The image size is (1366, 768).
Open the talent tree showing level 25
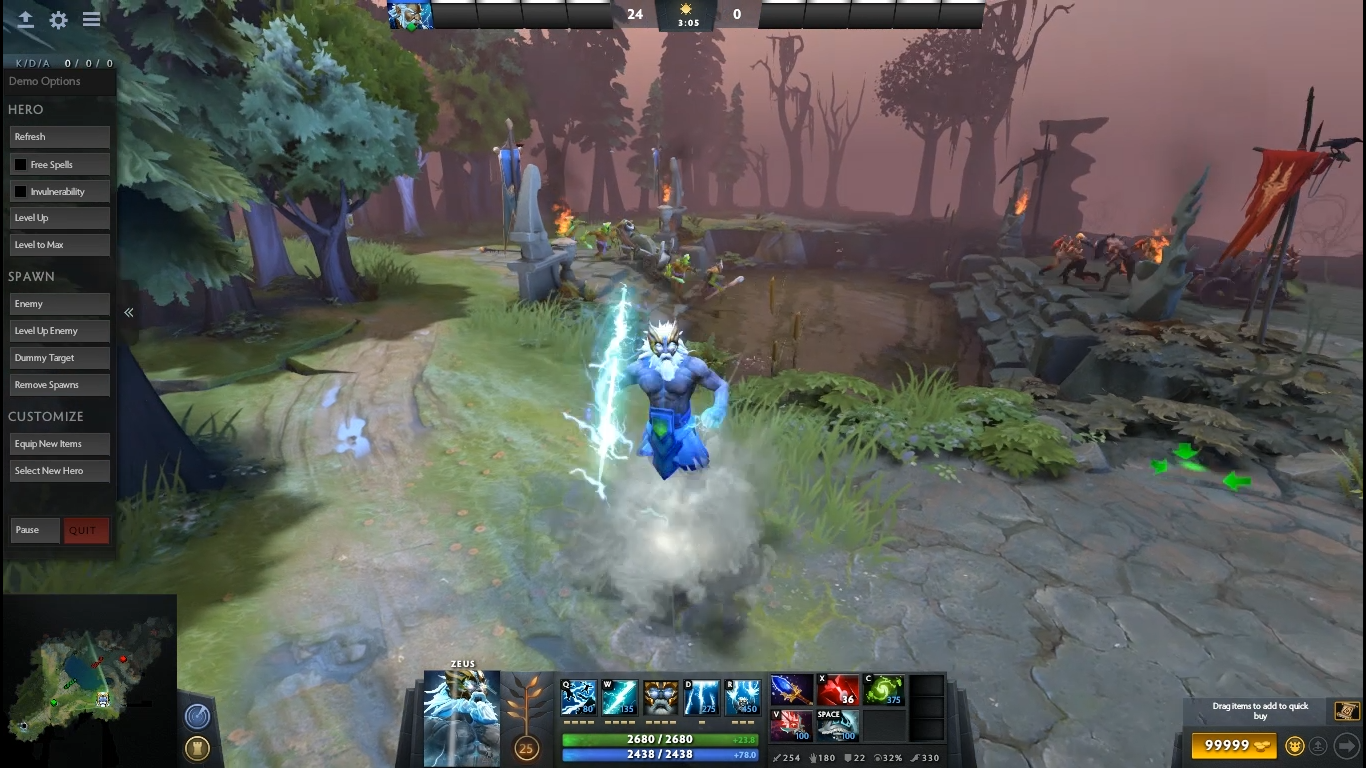coord(525,747)
